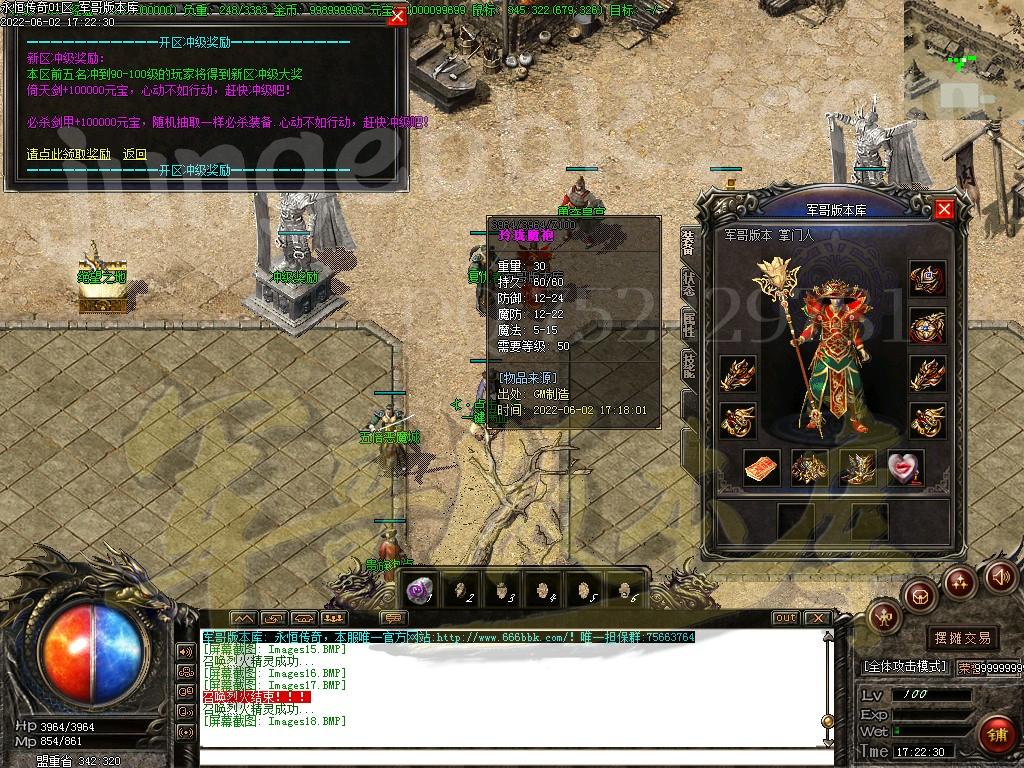
Task: Toggle the 全体攻击模式 attack mode label
Action: tap(904, 666)
